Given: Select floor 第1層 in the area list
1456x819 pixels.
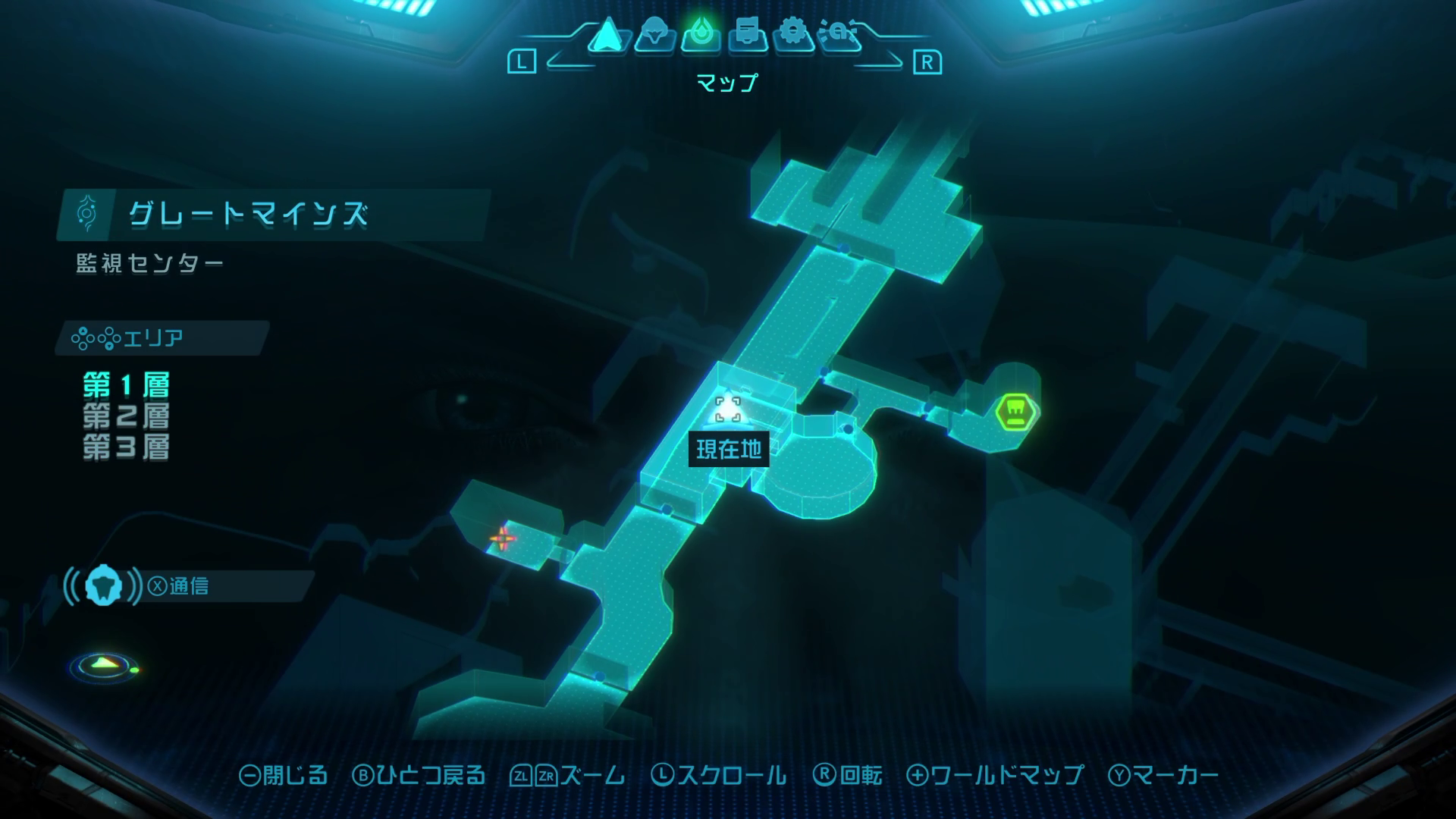Looking at the screenshot, I should tap(126, 385).
